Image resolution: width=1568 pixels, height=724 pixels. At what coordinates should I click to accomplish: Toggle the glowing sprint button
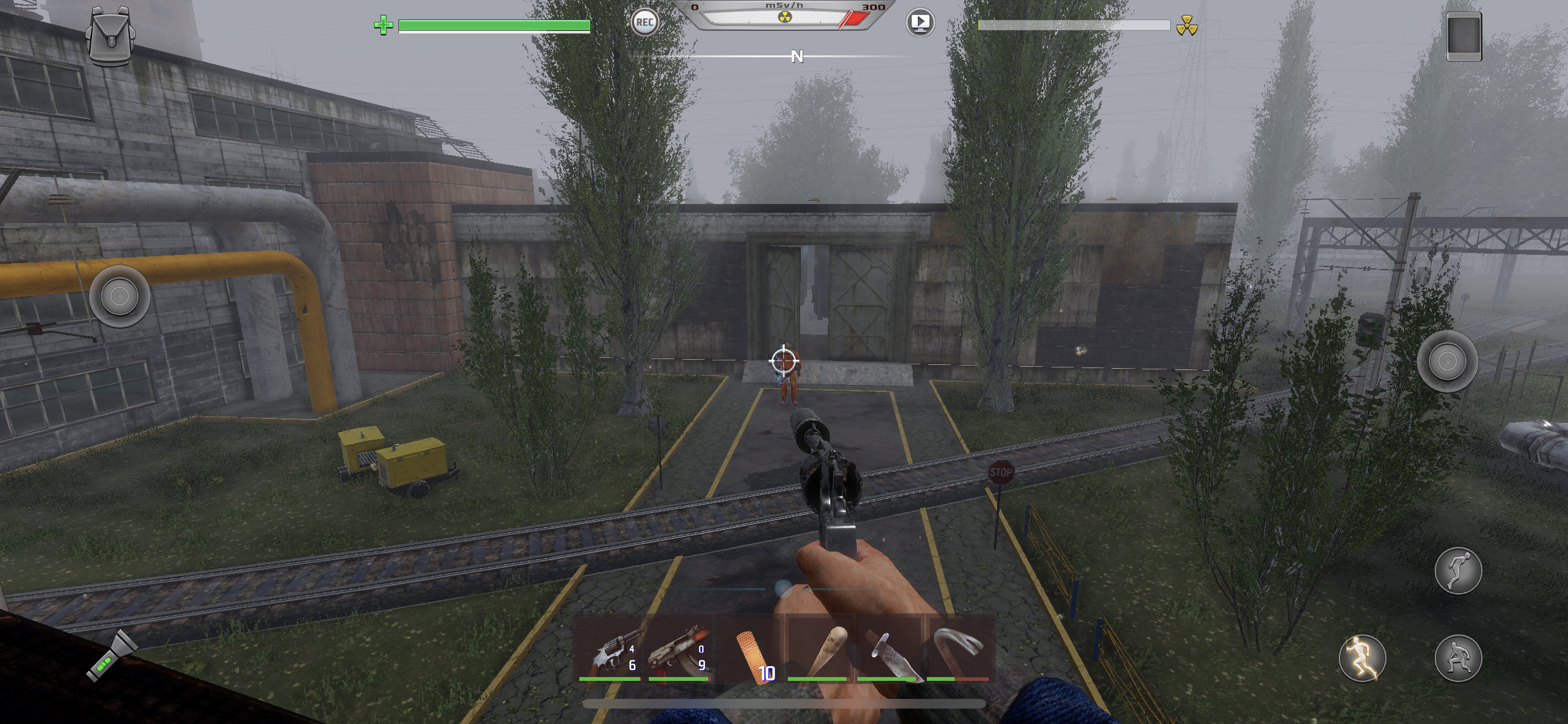[x=1362, y=658]
